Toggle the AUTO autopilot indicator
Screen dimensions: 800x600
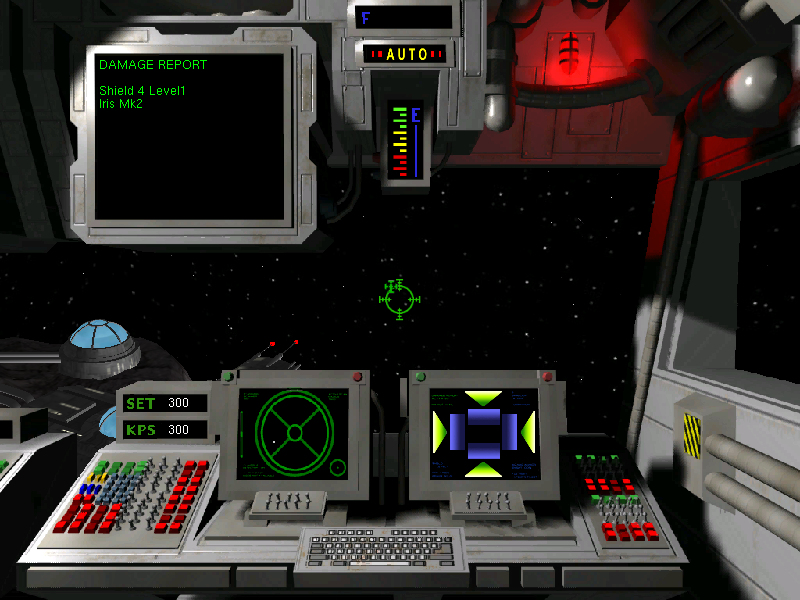point(406,54)
